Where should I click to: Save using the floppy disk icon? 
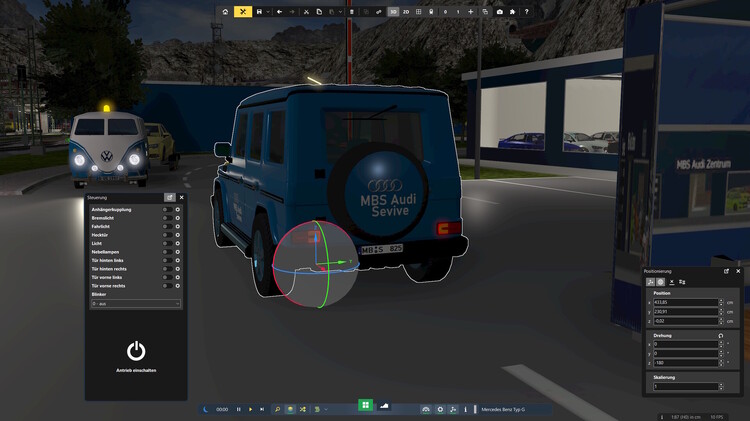pos(259,11)
